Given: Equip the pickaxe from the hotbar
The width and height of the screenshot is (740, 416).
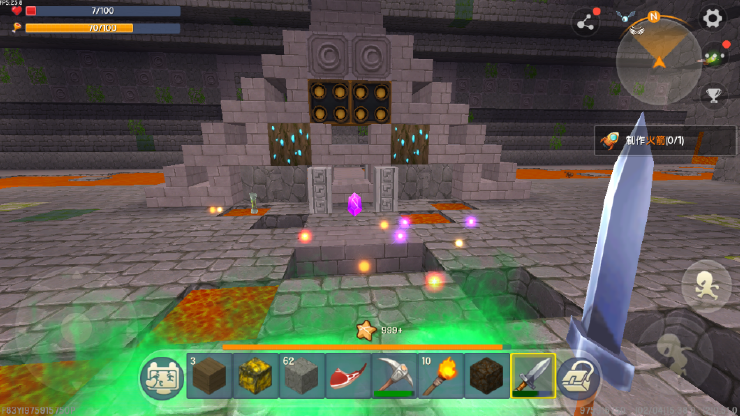Looking at the screenshot, I should click(393, 376).
